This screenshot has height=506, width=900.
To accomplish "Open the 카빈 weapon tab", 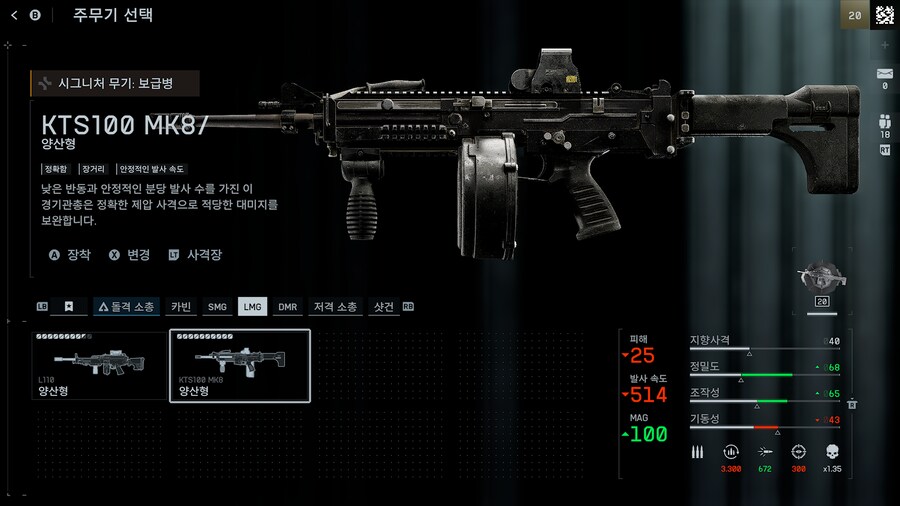I will point(181,307).
